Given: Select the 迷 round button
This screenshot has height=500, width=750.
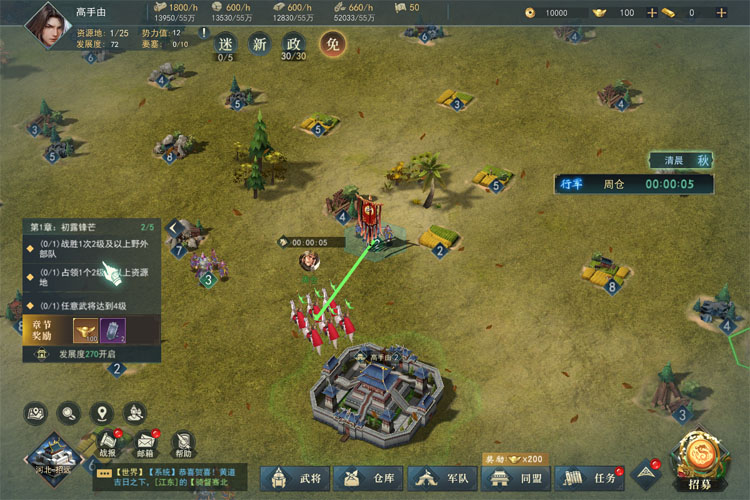Looking at the screenshot, I should click(225, 44).
